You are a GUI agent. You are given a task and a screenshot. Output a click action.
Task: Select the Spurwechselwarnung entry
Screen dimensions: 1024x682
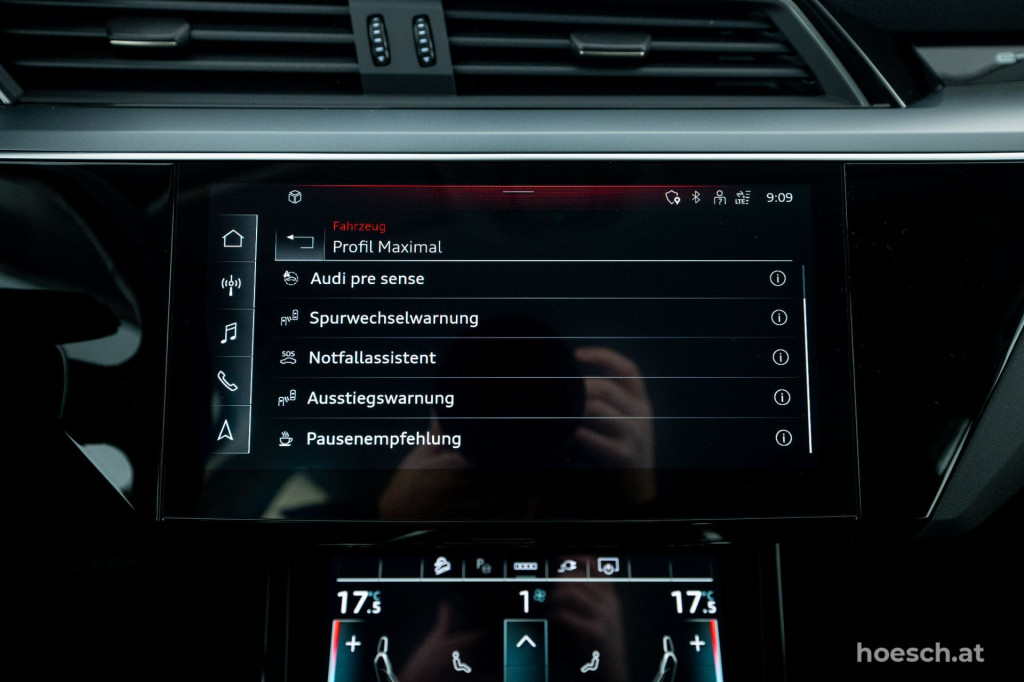(393, 318)
